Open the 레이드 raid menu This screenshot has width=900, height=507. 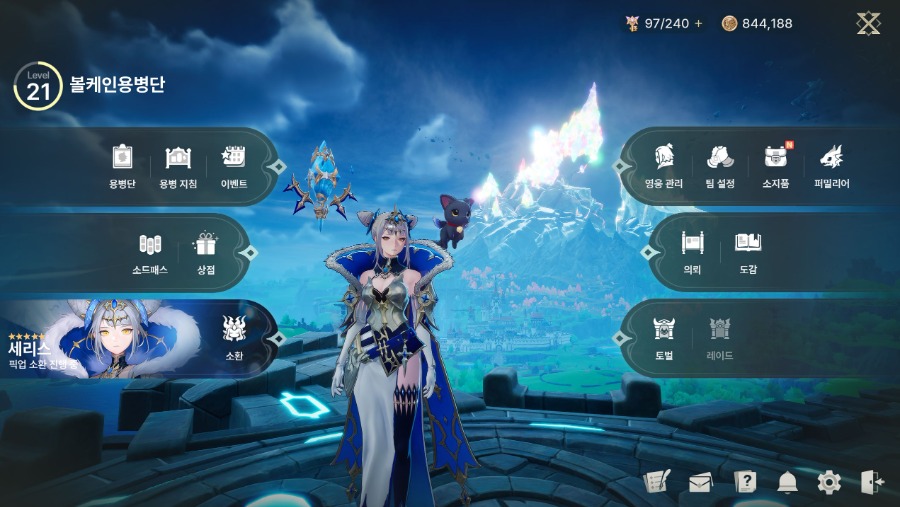coord(720,337)
